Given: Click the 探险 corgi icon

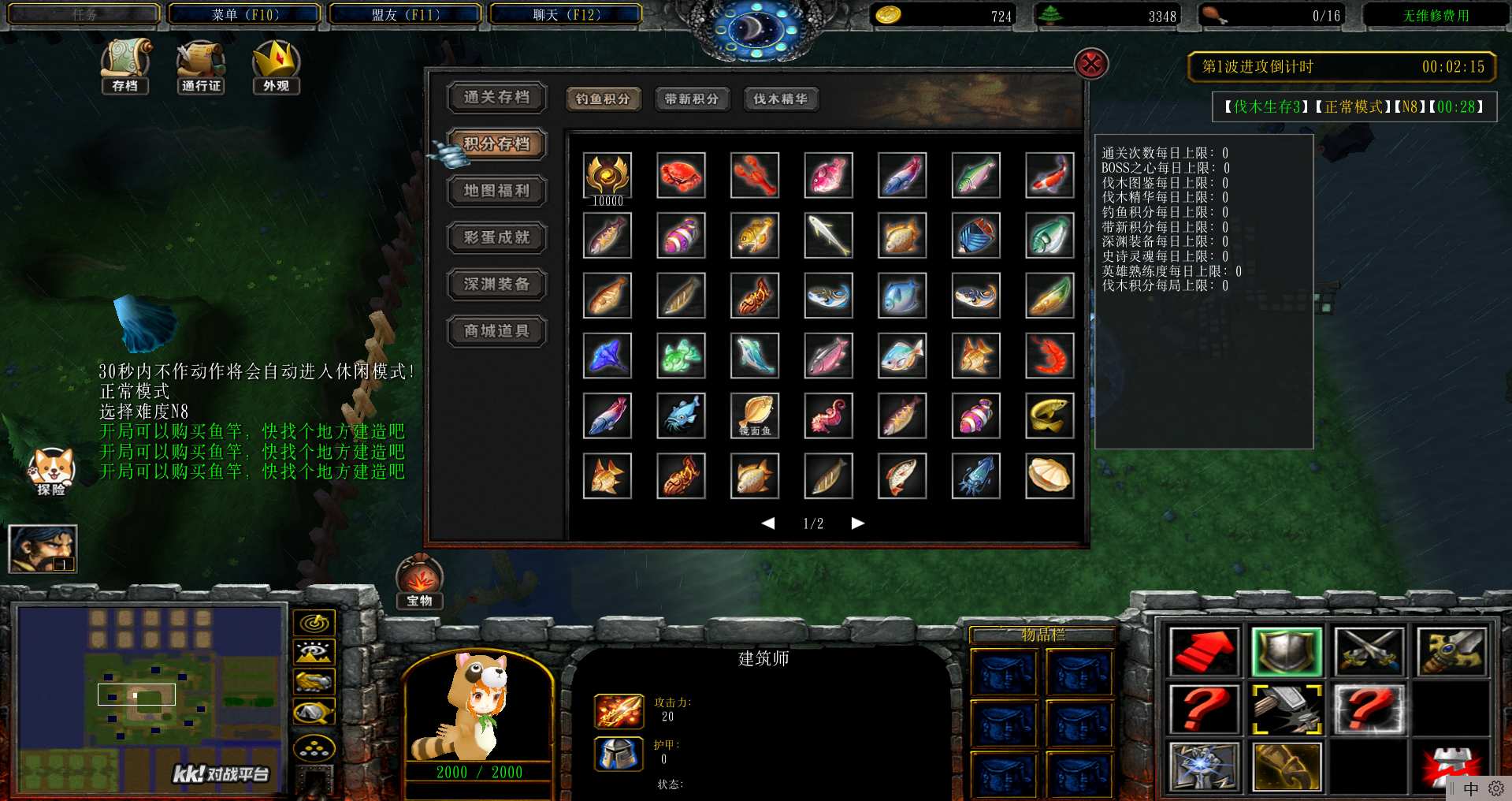Looking at the screenshot, I should [x=51, y=471].
